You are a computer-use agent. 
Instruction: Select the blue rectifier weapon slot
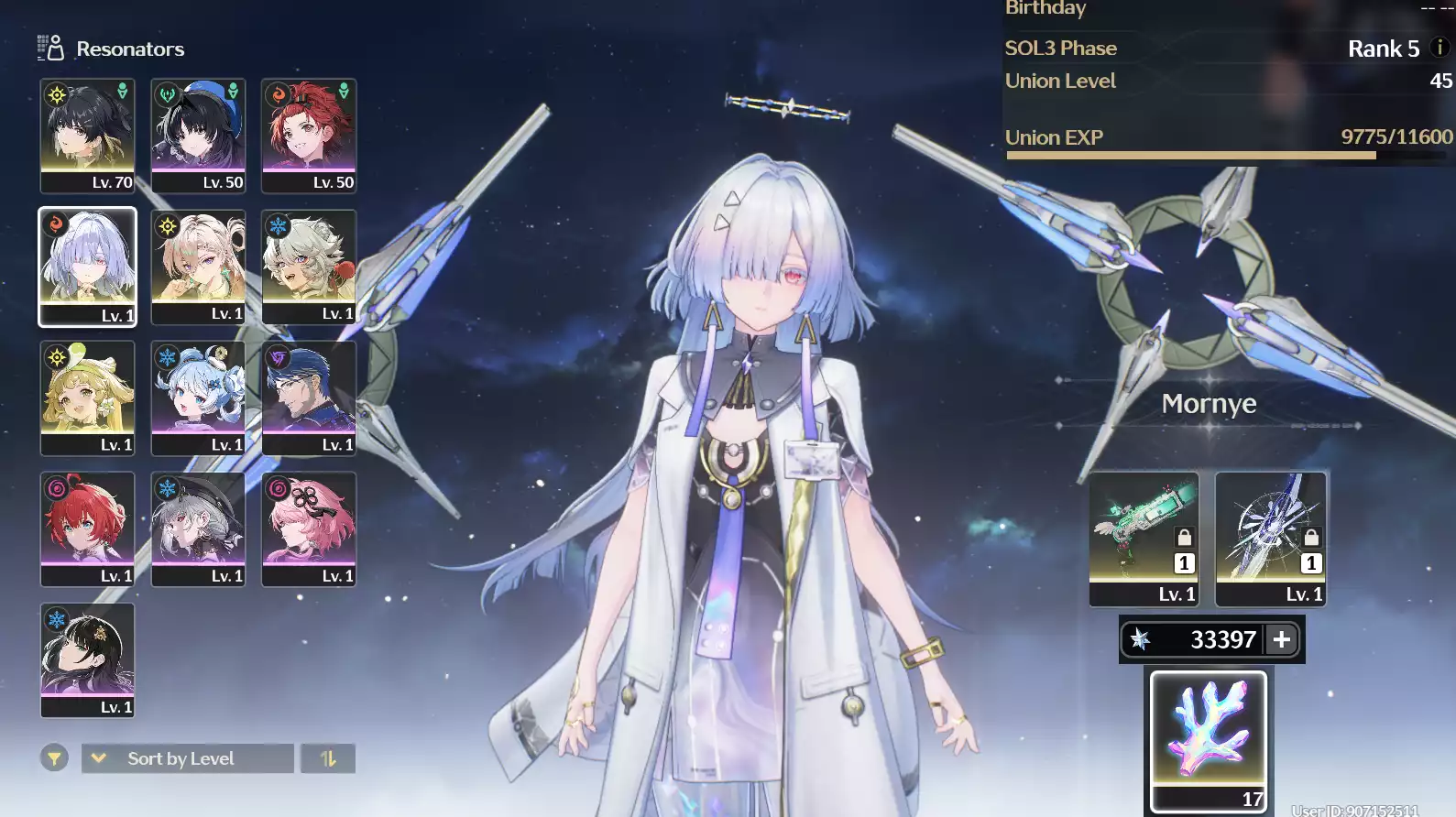pos(1270,539)
